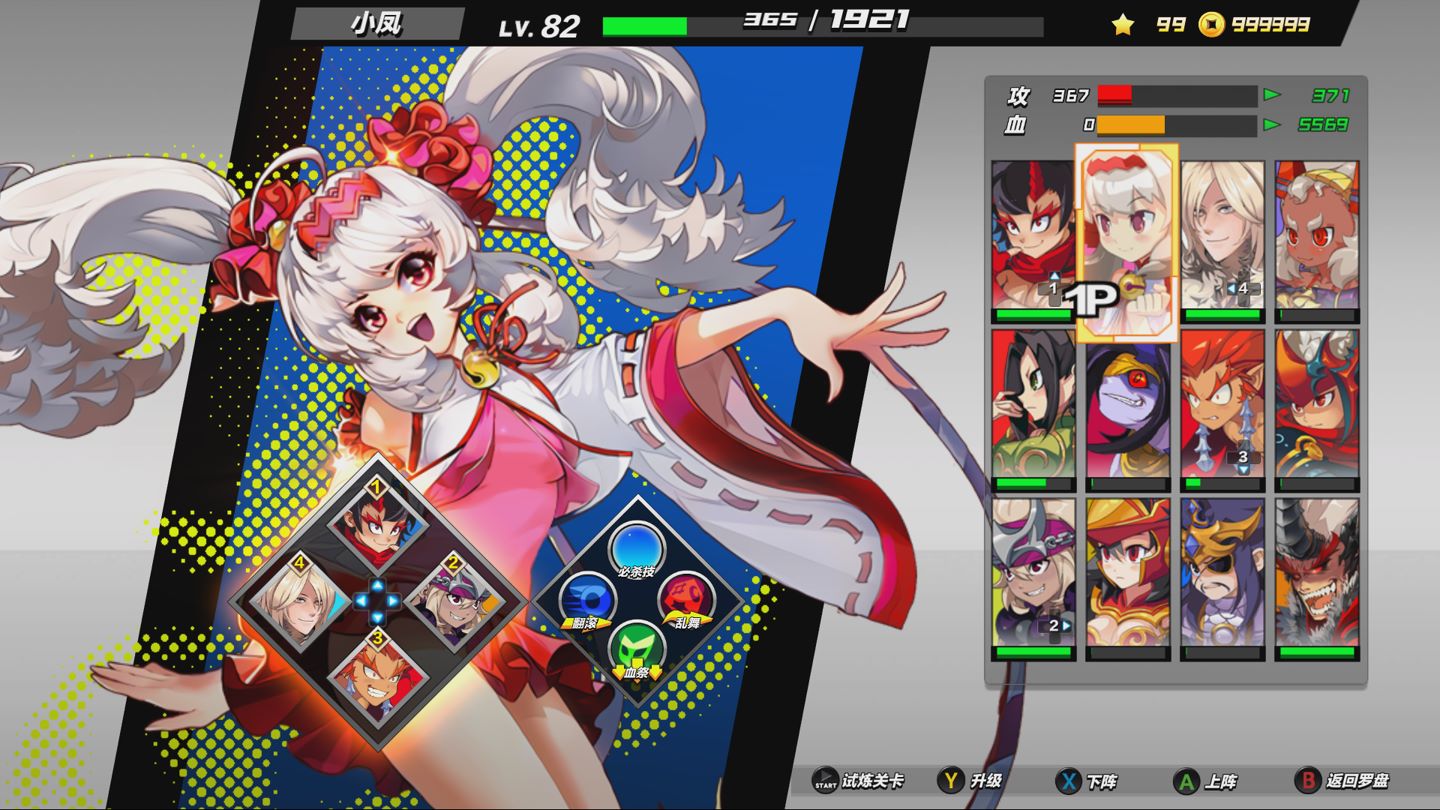1440x810 pixels.
Task: Select the roster card marked with number 4
Action: tap(1222, 237)
